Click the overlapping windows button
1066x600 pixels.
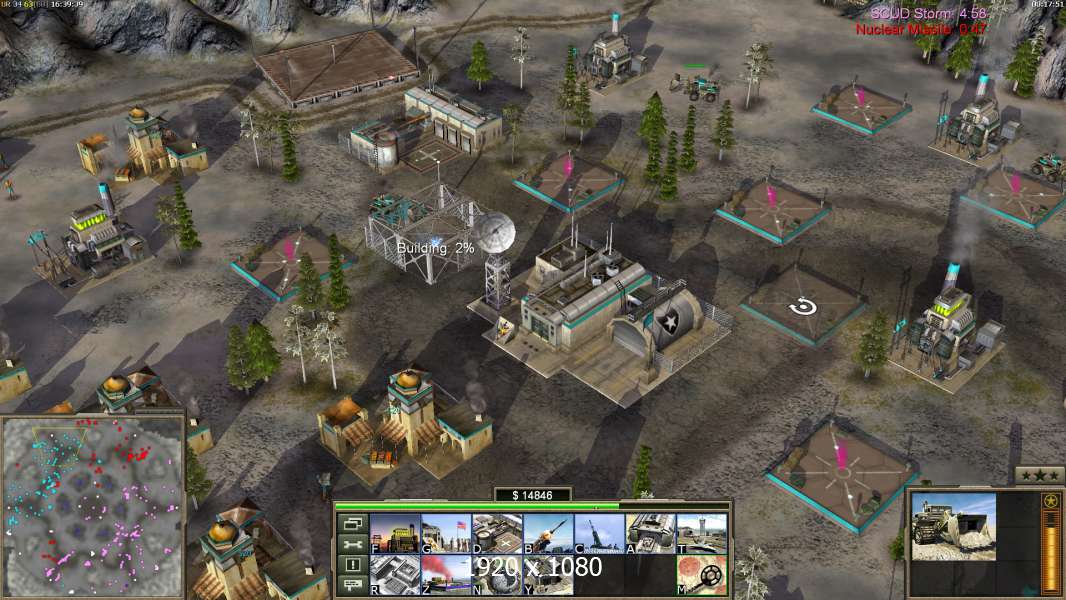[352, 523]
